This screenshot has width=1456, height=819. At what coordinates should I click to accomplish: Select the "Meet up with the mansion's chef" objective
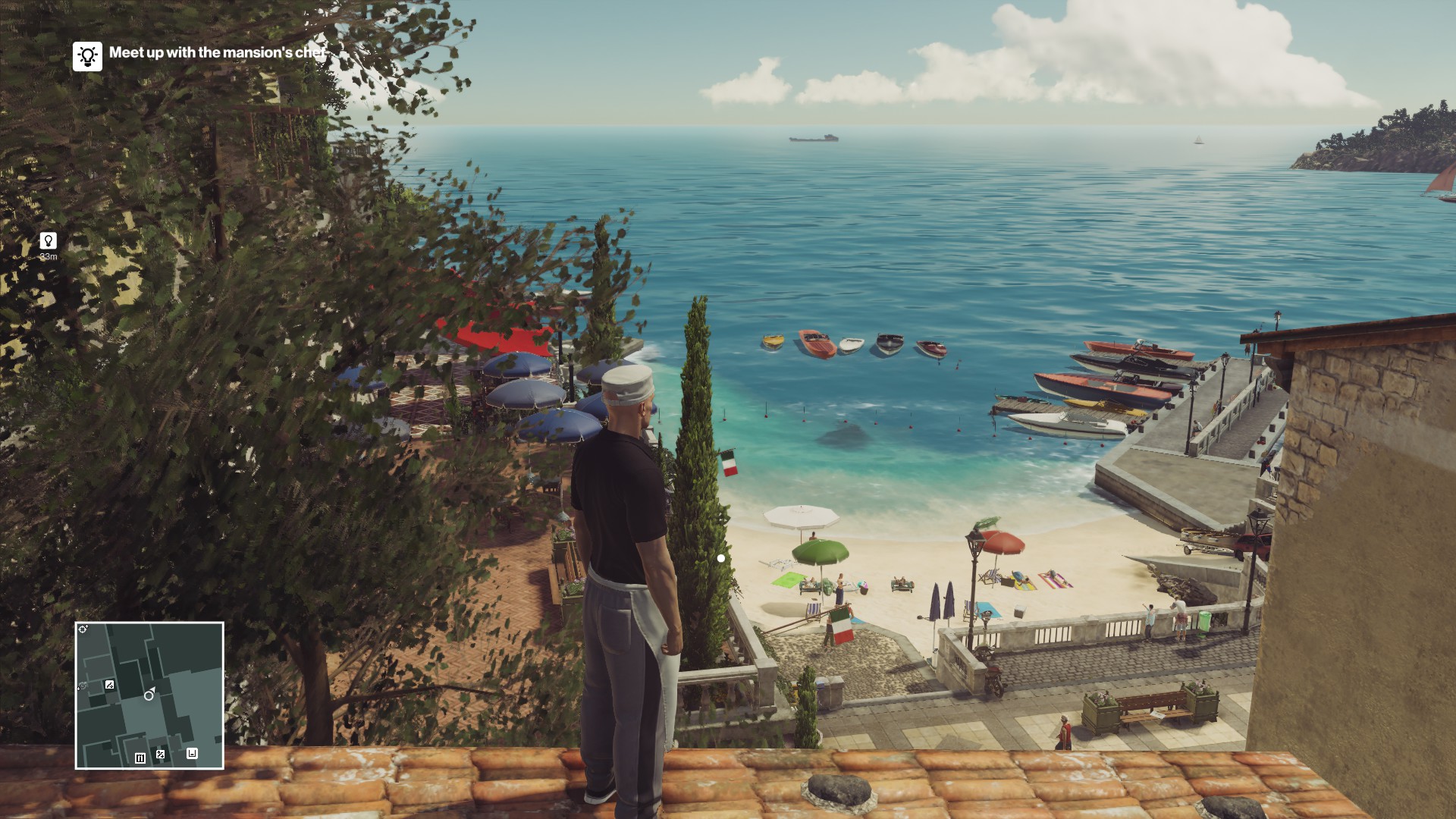(x=218, y=52)
